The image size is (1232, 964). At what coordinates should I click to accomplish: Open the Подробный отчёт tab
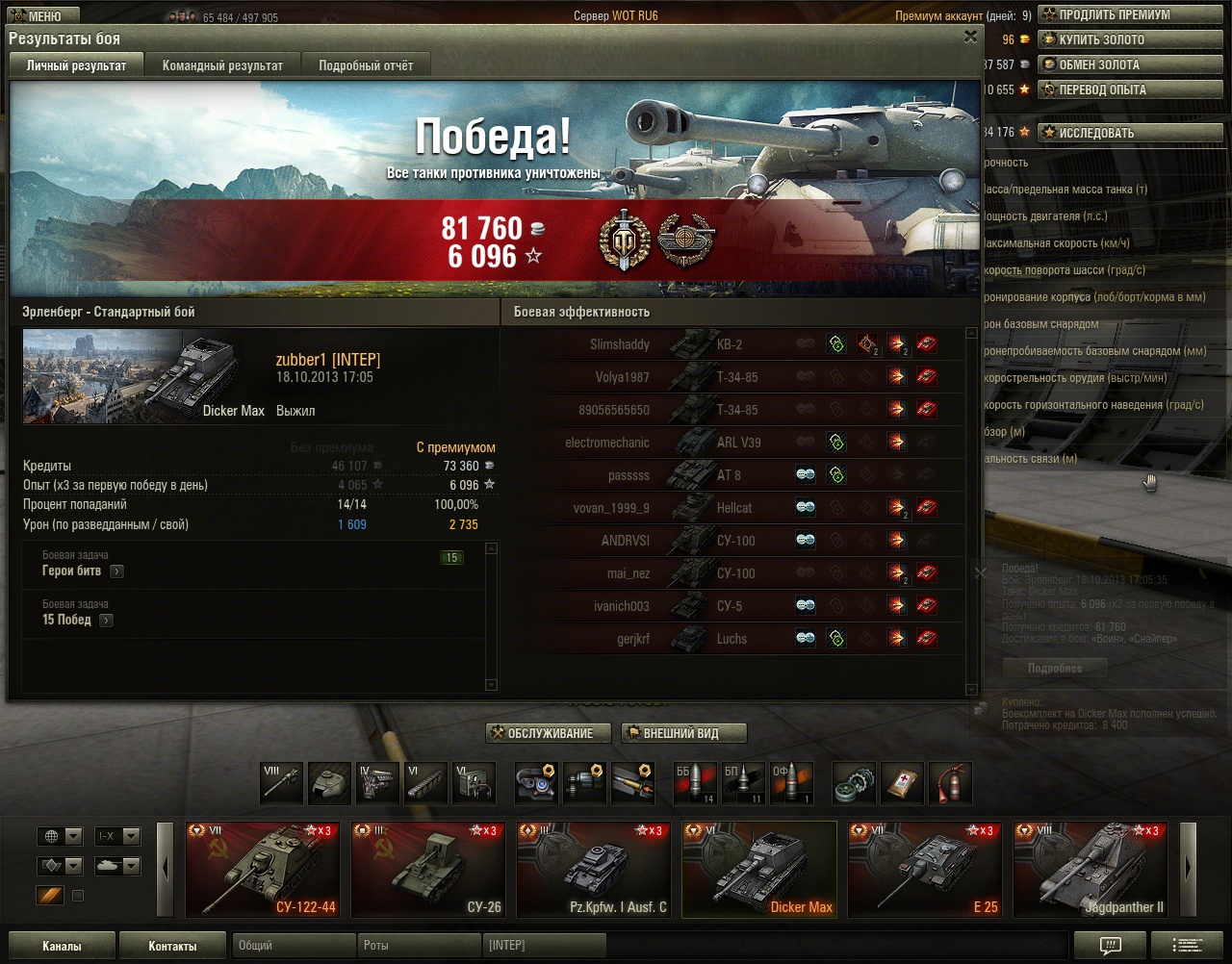pyautogui.click(x=366, y=65)
